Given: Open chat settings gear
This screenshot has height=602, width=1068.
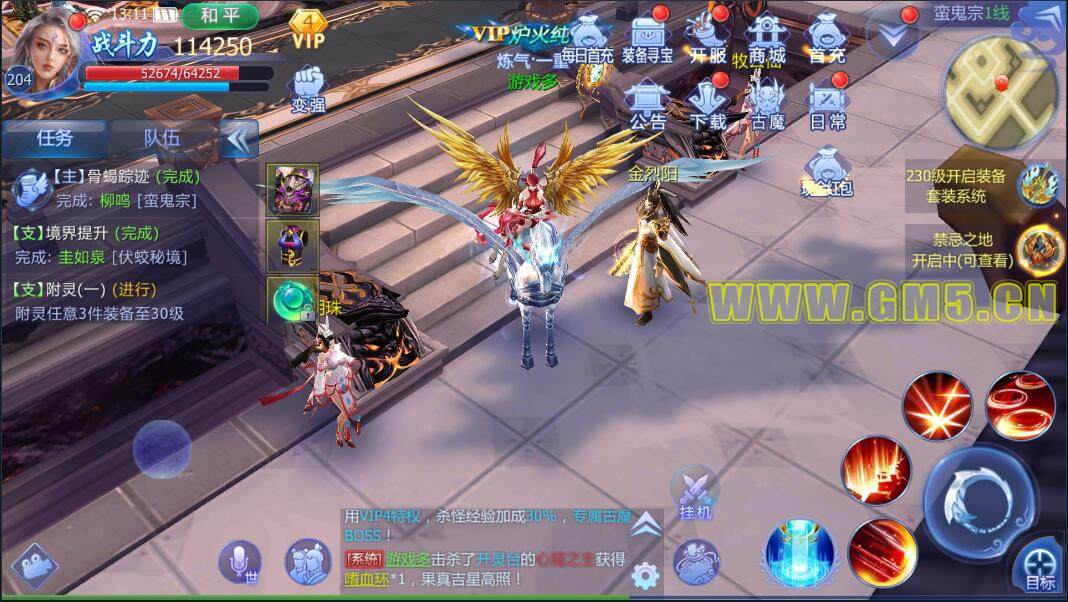Looking at the screenshot, I should (x=645, y=574).
